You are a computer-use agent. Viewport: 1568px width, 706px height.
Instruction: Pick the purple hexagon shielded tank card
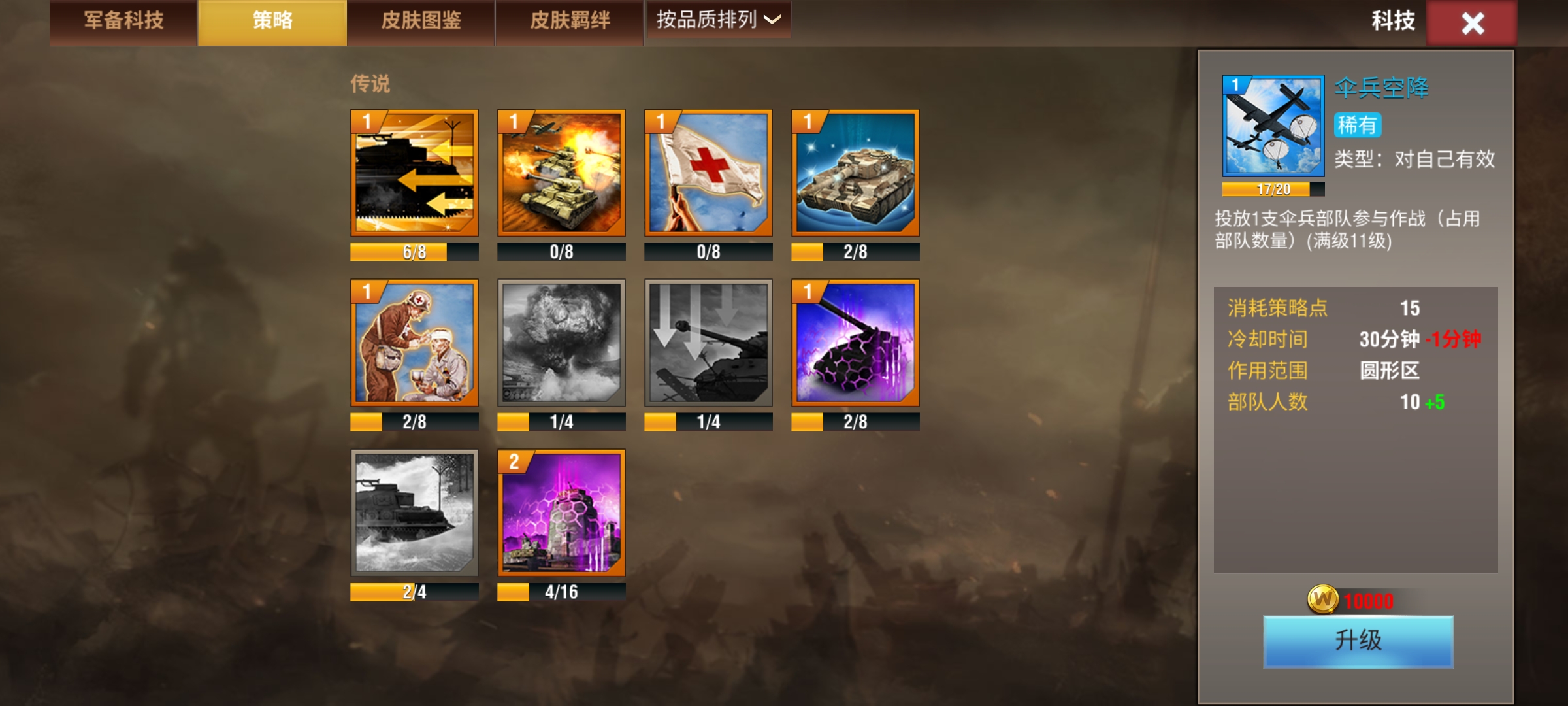tap(855, 343)
